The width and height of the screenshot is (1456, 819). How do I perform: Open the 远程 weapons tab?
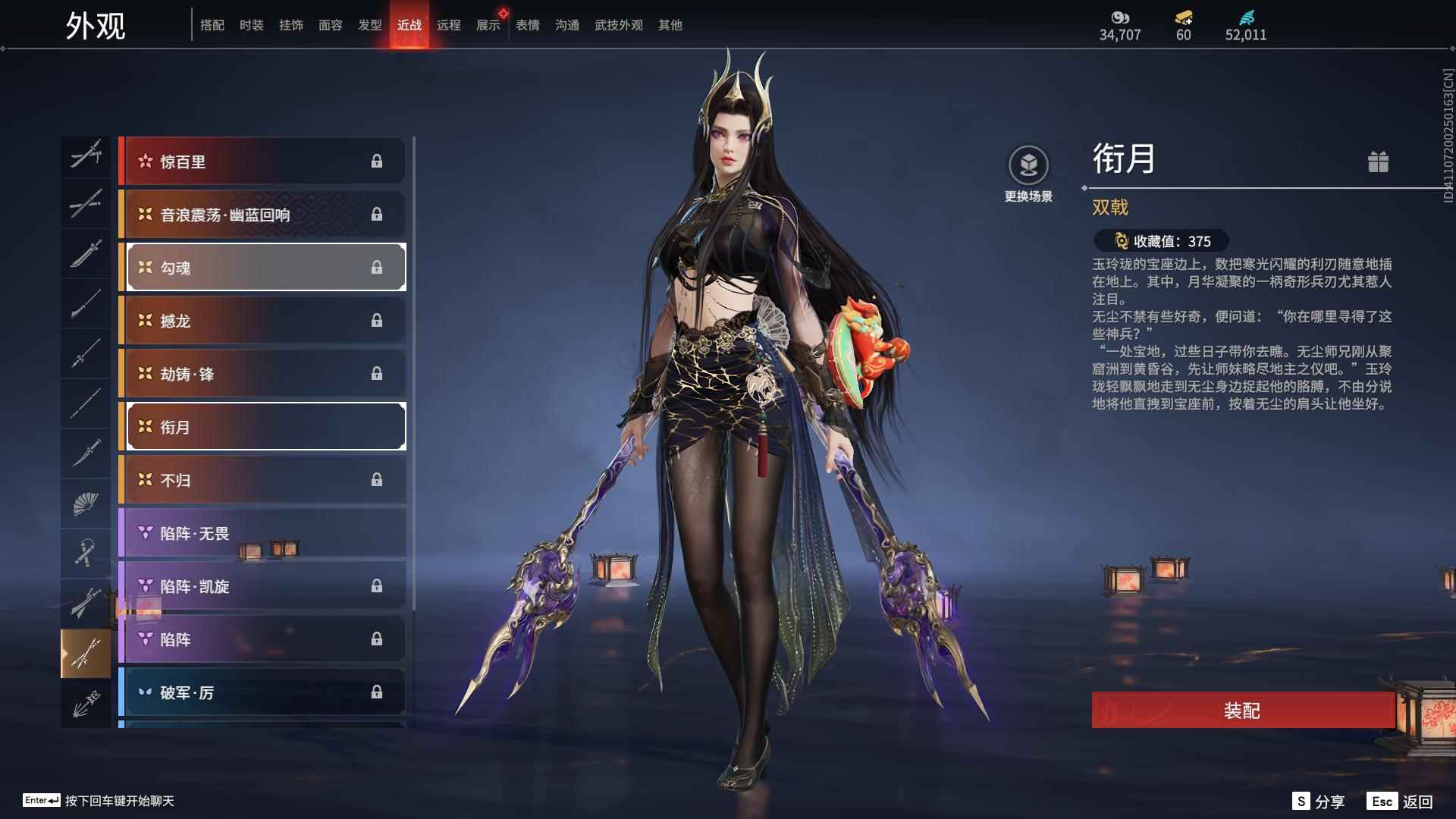[x=450, y=24]
